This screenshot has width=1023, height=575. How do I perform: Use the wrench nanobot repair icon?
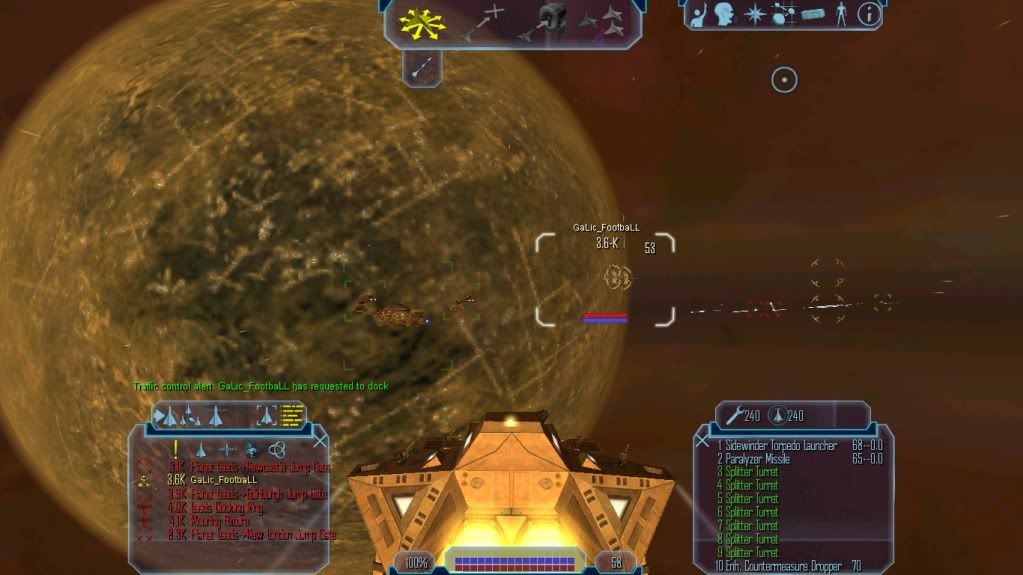click(x=732, y=415)
